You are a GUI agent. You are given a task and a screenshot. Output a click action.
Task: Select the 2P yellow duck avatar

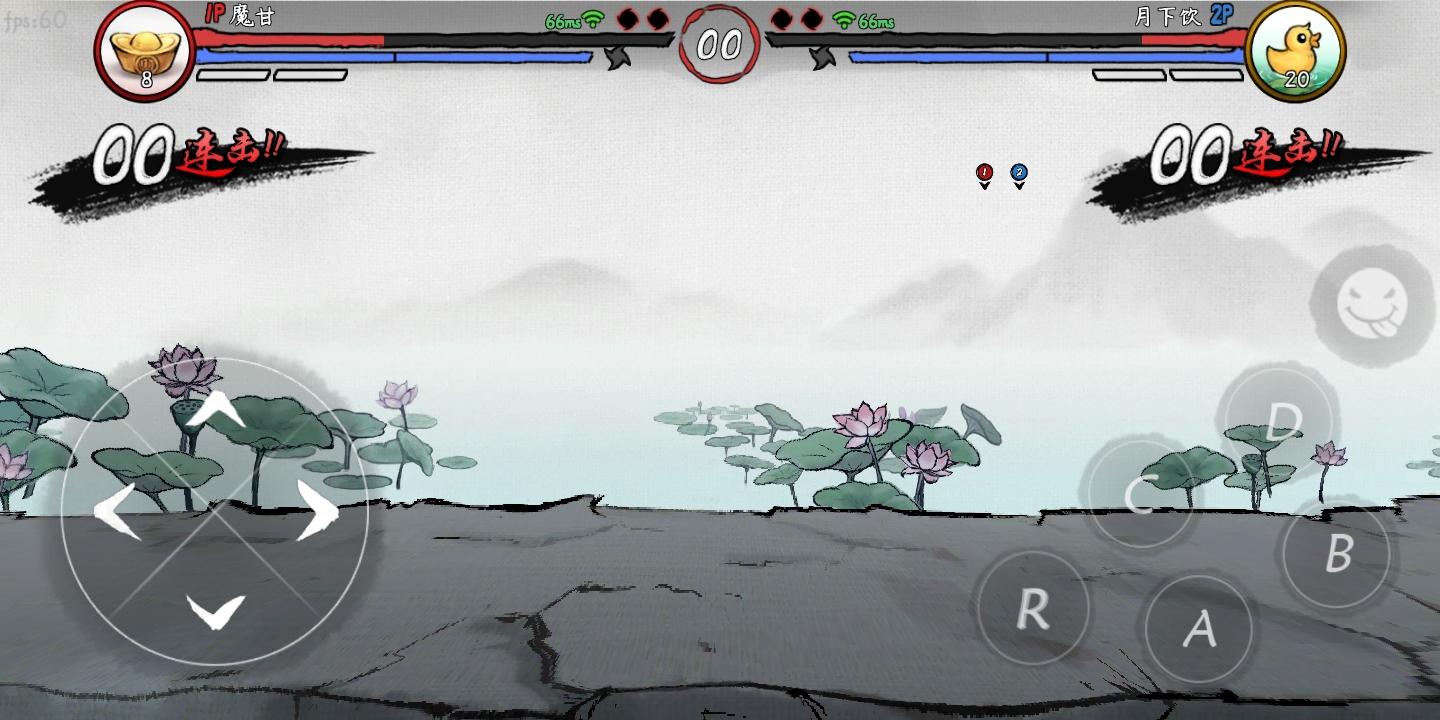click(1295, 50)
